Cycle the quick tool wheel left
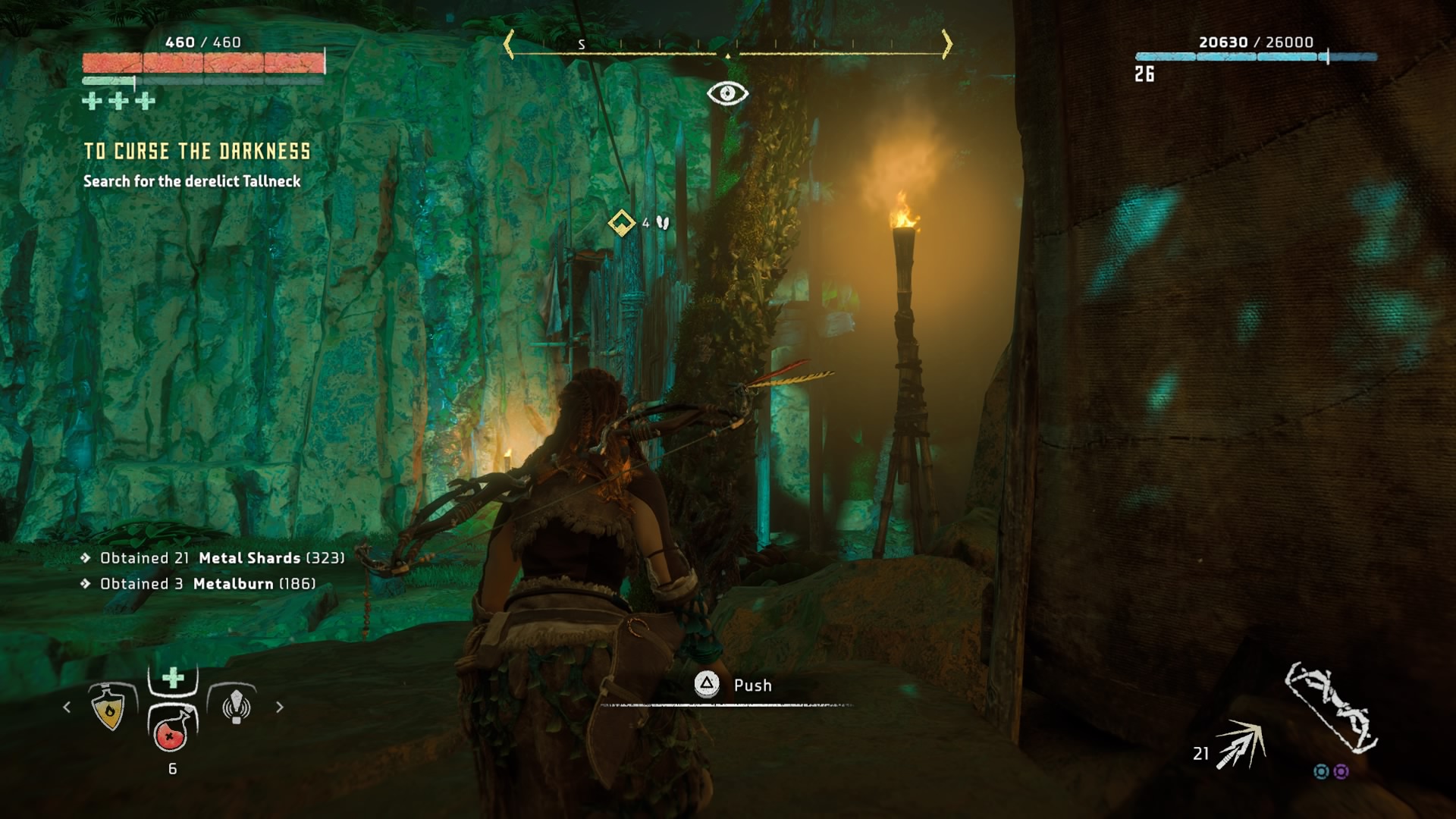The image size is (1456, 819). [67, 707]
